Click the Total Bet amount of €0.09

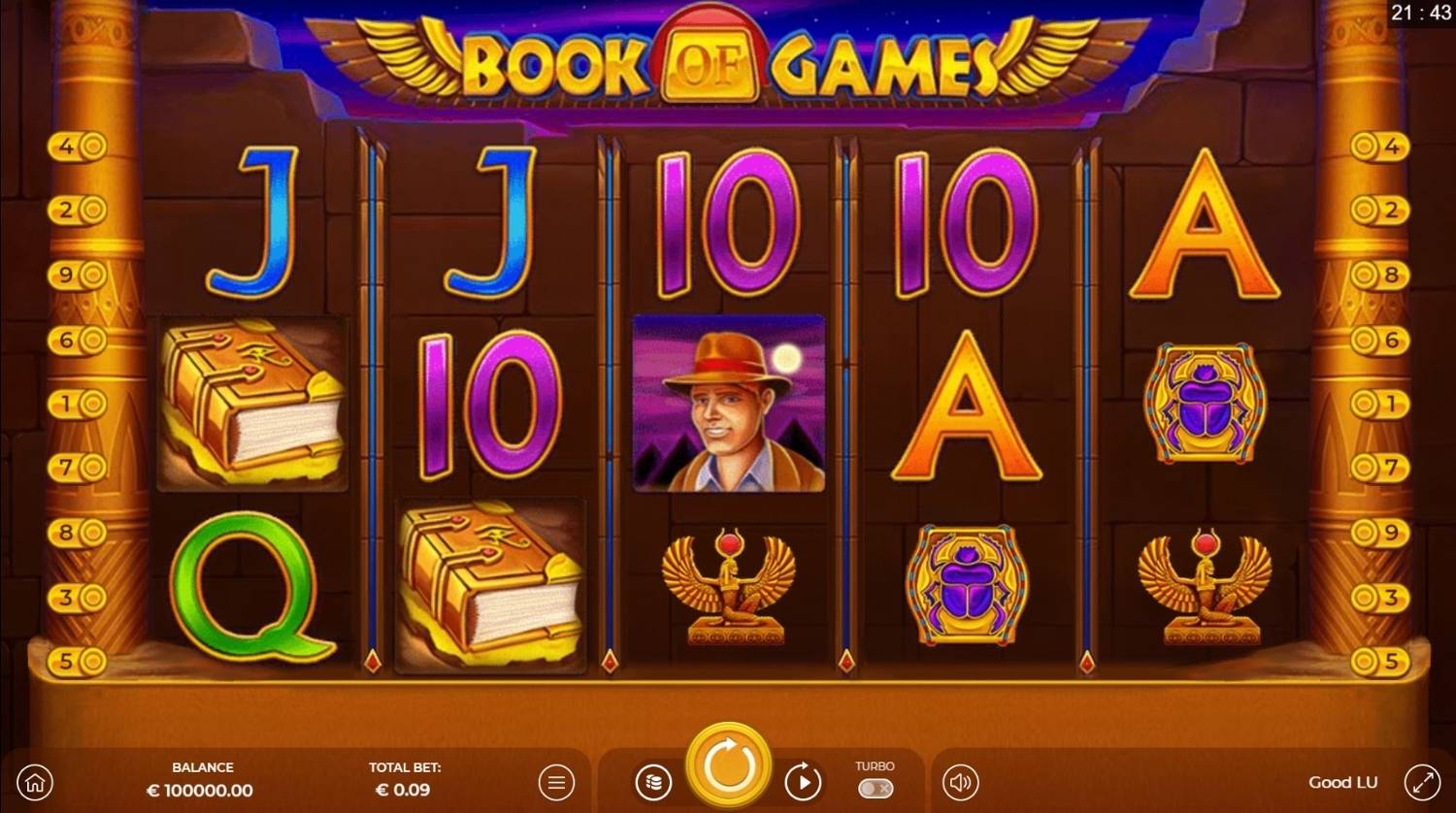coord(405,790)
